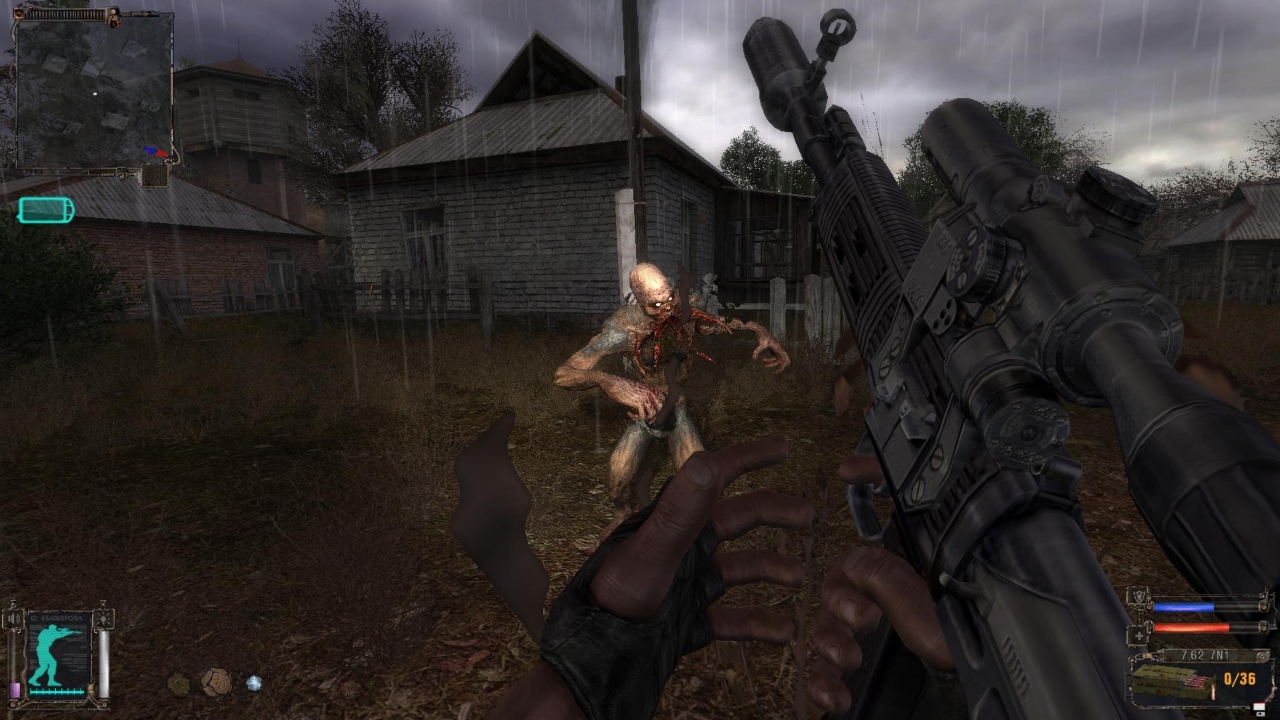Select the stone flesh artifact icon

point(216,680)
